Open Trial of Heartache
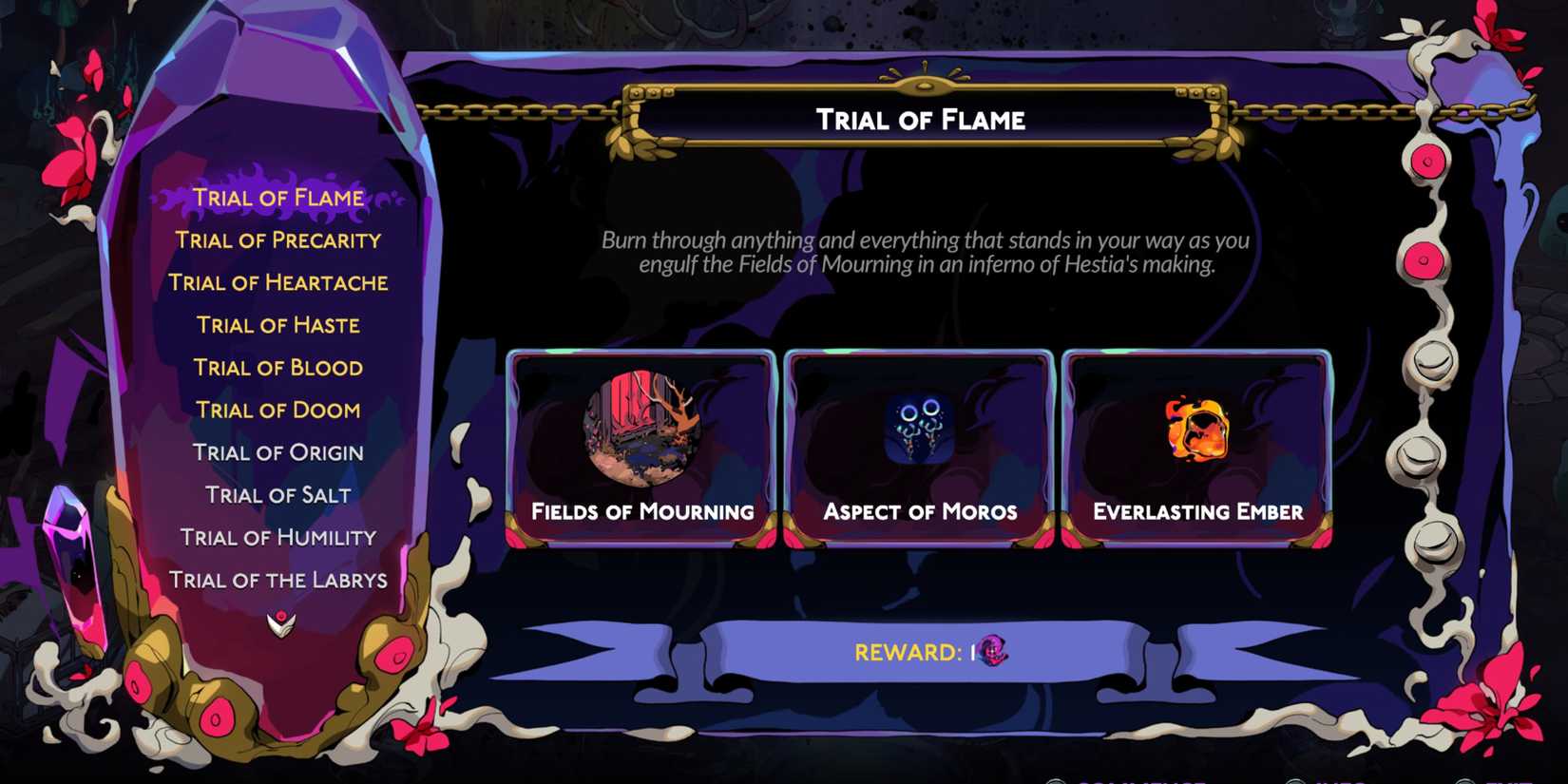This screenshot has width=1568, height=784. pyautogui.click(x=278, y=282)
